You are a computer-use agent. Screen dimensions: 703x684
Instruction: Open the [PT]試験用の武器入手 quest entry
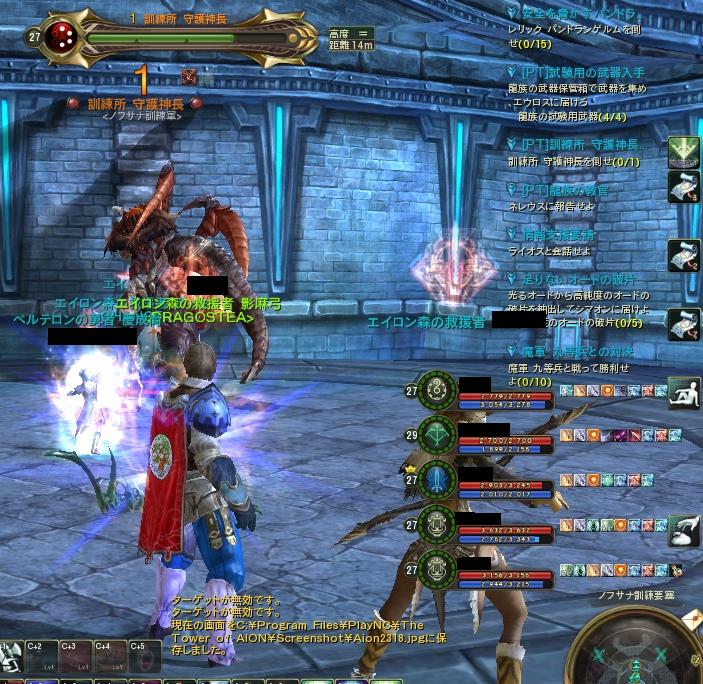point(583,73)
